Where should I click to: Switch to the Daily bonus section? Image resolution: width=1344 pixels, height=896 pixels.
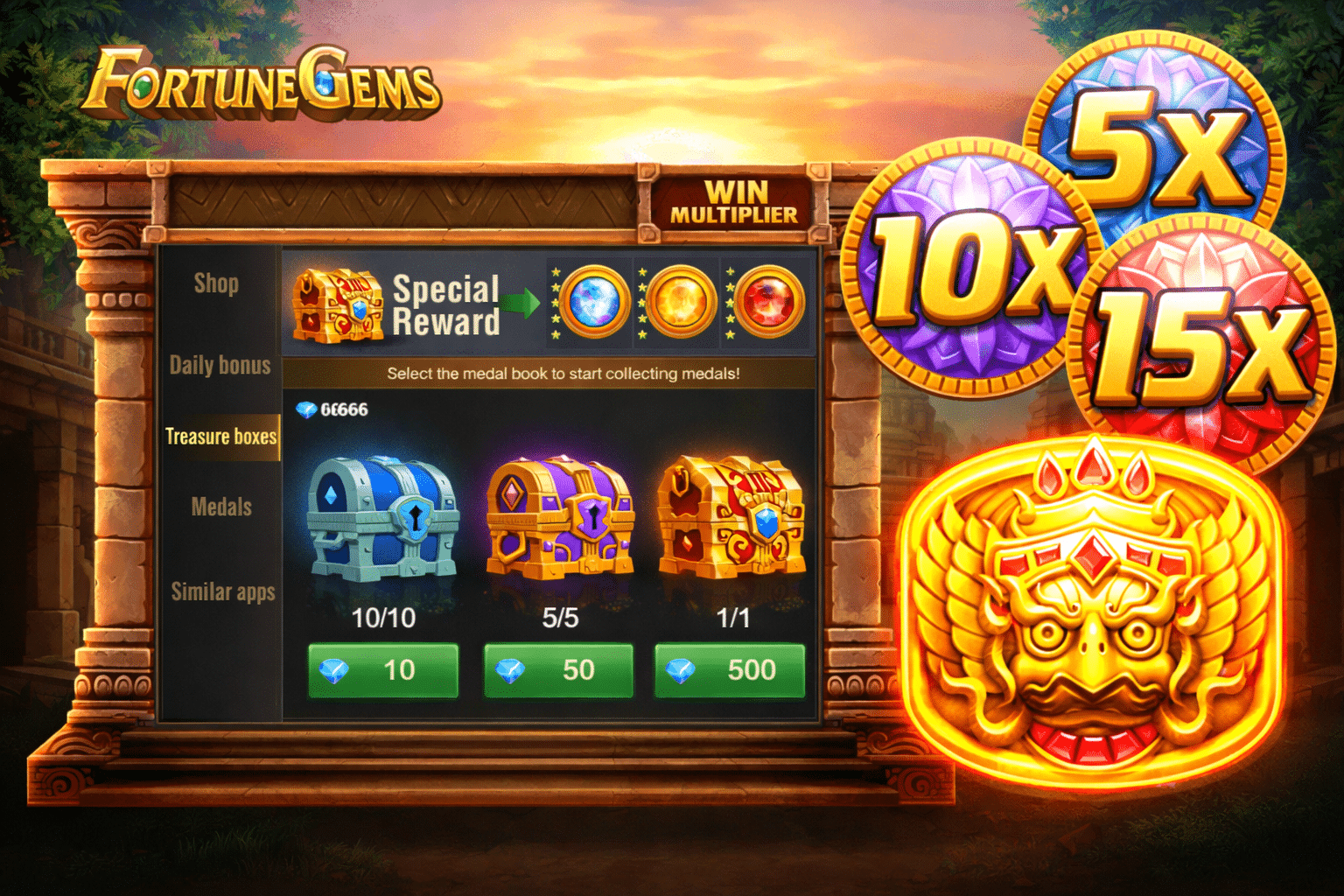pos(220,365)
